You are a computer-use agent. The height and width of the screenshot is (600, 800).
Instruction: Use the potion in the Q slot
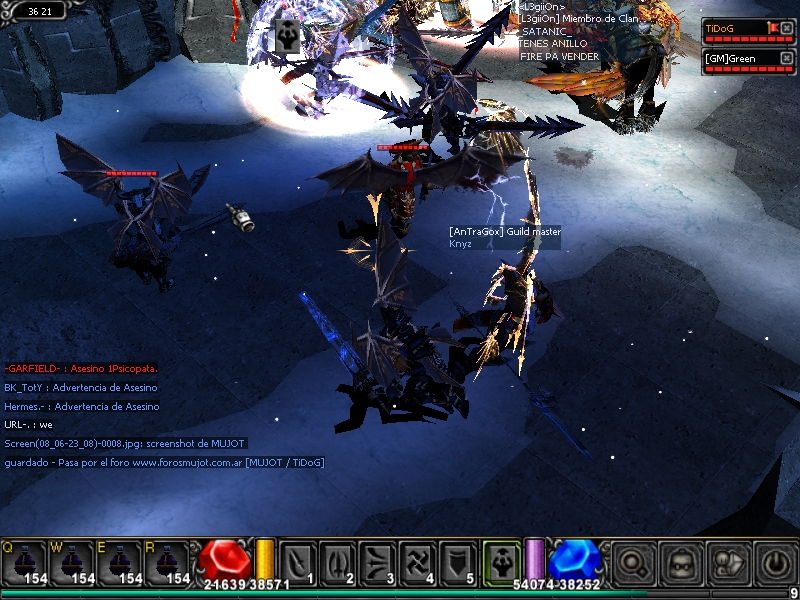tap(24, 562)
